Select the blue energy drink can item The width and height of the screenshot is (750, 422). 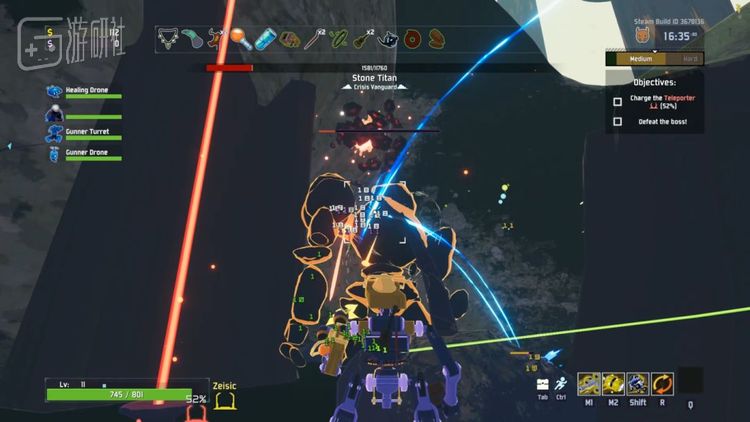pyautogui.click(x=265, y=39)
